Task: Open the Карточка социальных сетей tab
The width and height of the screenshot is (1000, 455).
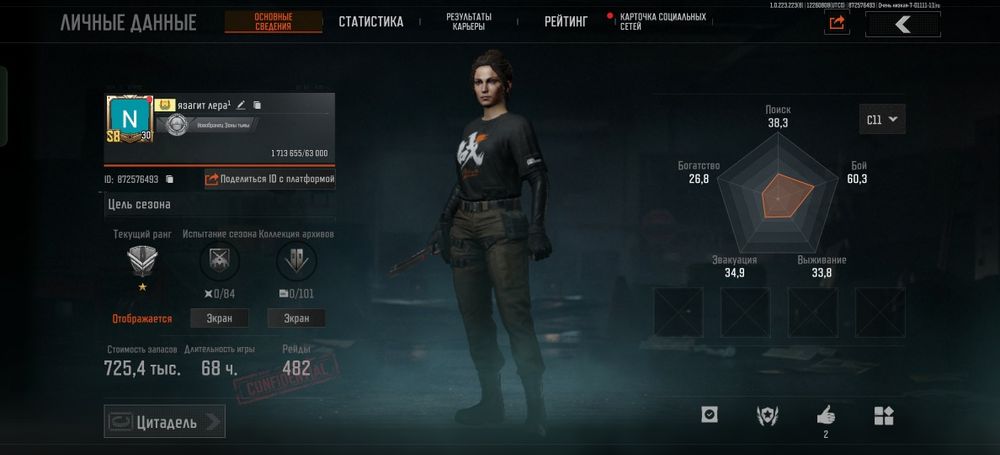Action: [x=662, y=22]
